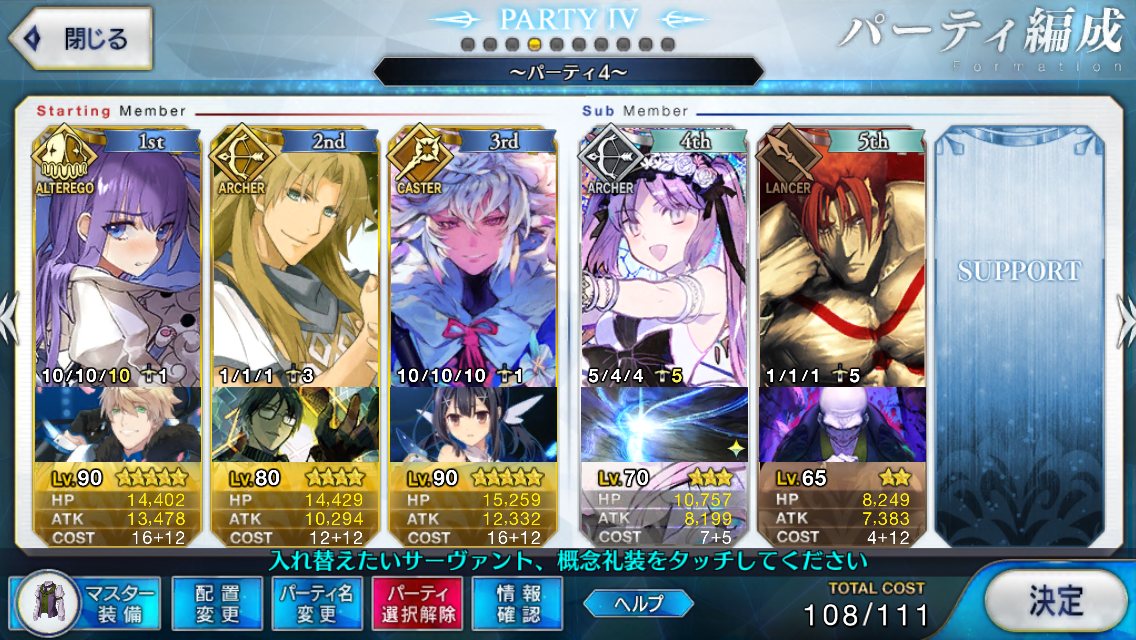Choose the 2nd slot blond Archer servant
1136x640 pixels.
pos(294,260)
